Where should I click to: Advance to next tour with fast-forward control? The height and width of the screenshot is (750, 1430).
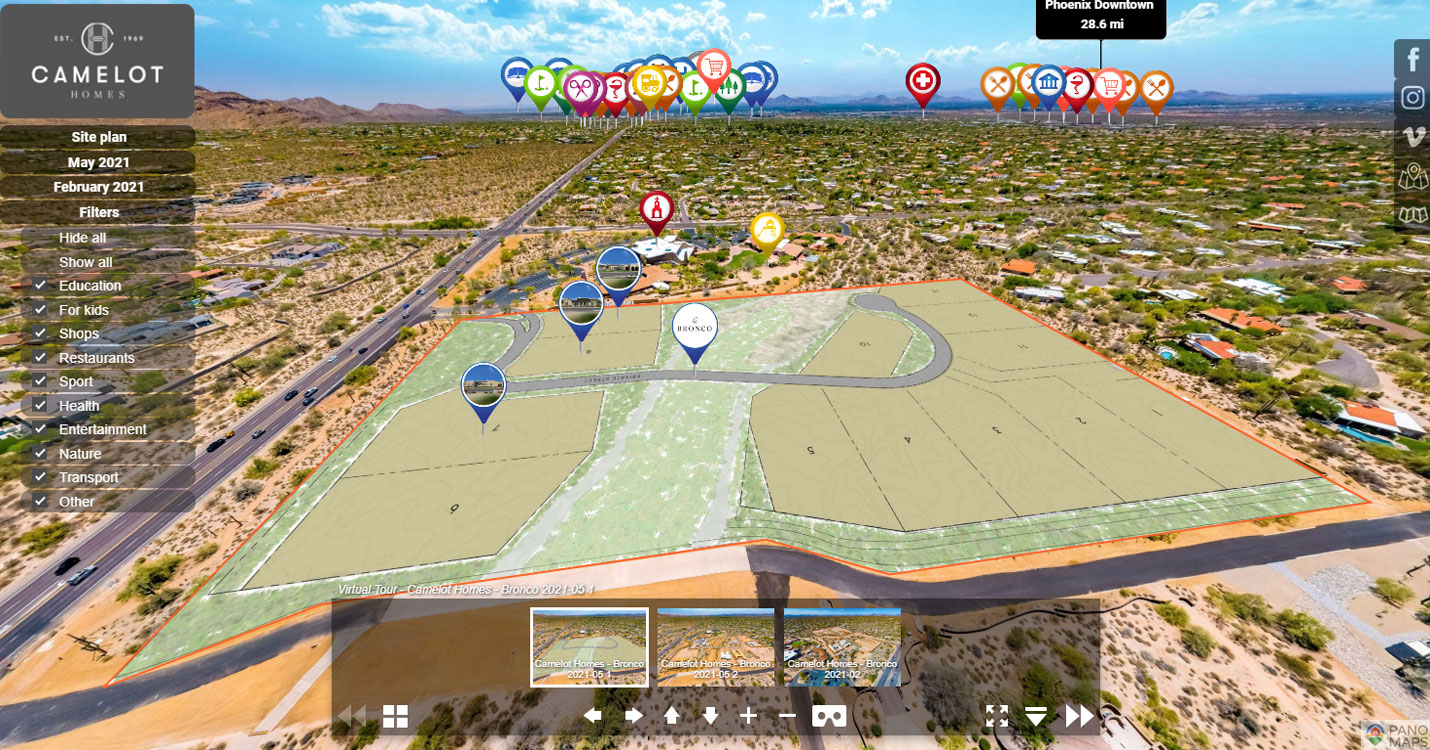[1078, 716]
